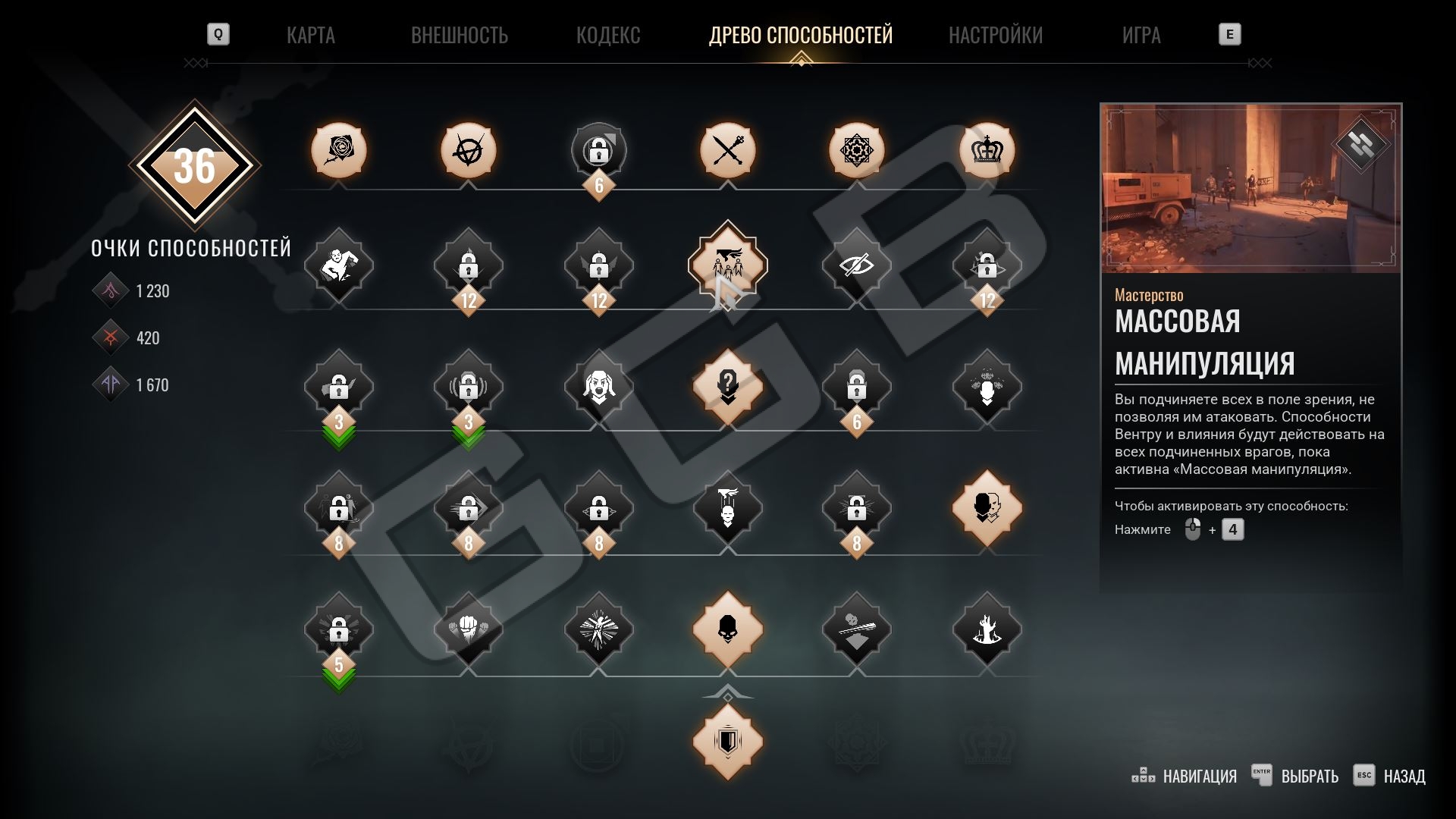Select the skull ability node
The width and height of the screenshot is (1456, 819).
click(728, 629)
